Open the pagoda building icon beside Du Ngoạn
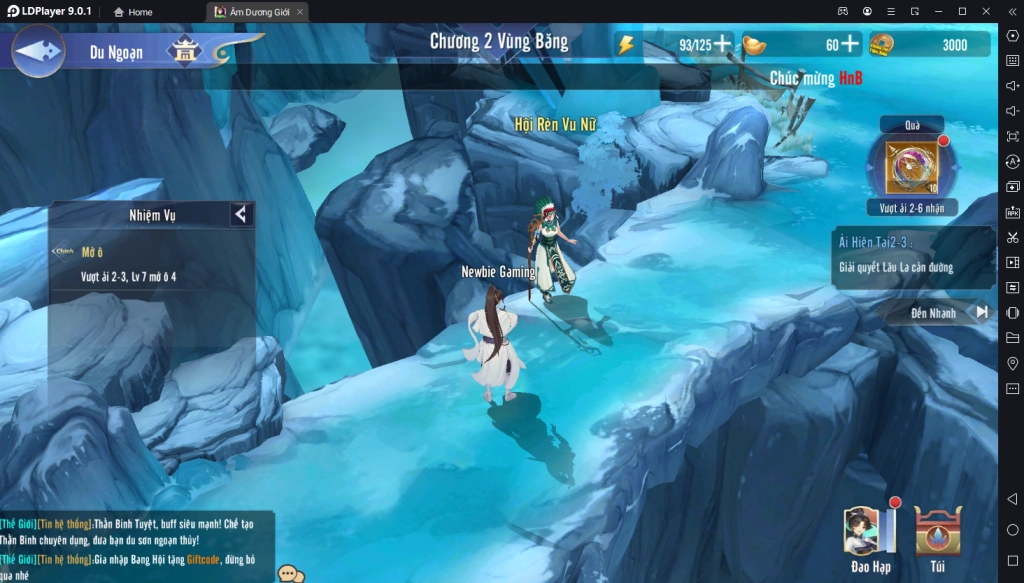The height and width of the screenshot is (583, 1024). 184,50
